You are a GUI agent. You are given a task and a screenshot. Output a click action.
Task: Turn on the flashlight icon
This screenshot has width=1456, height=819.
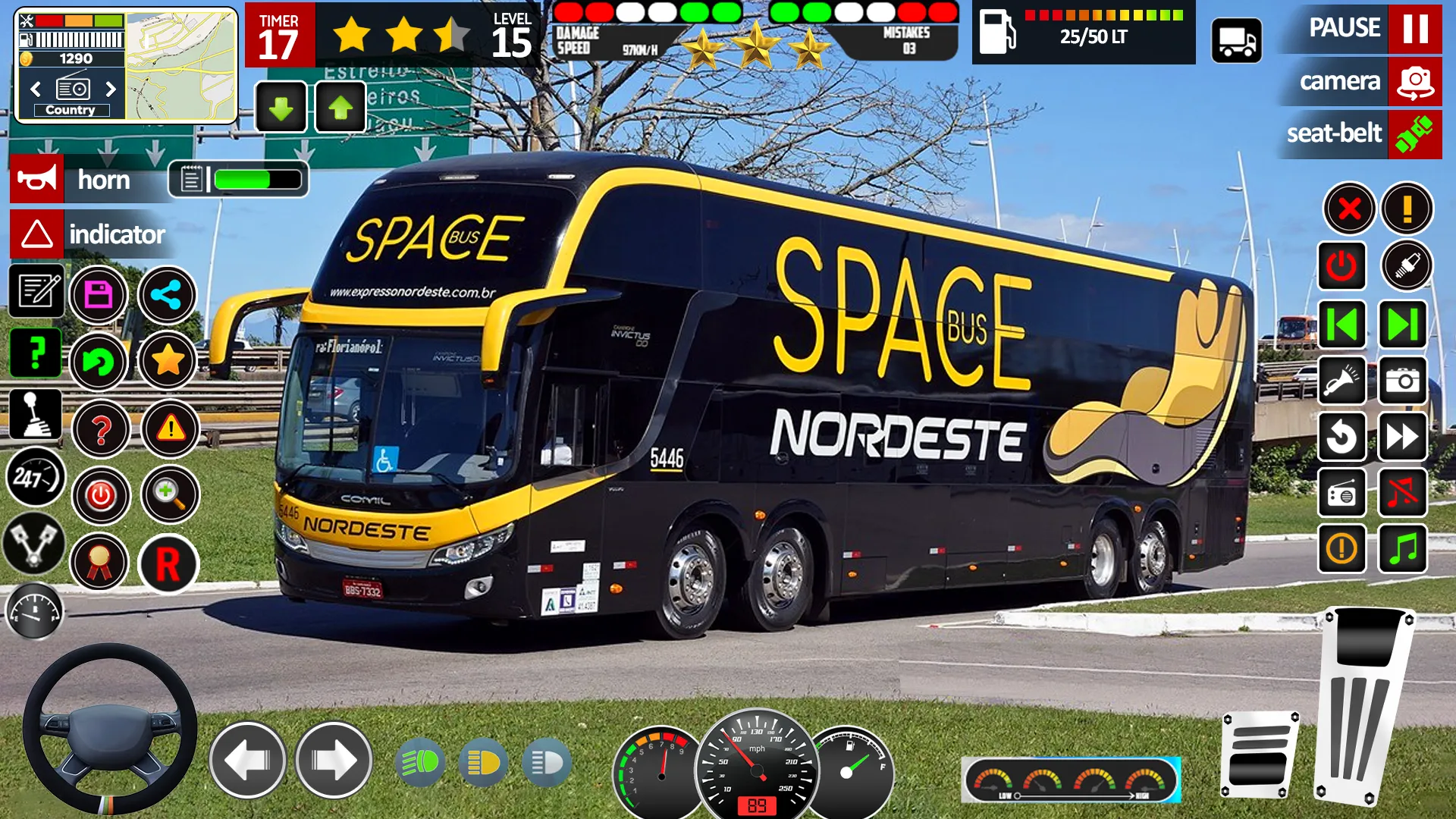[1341, 382]
